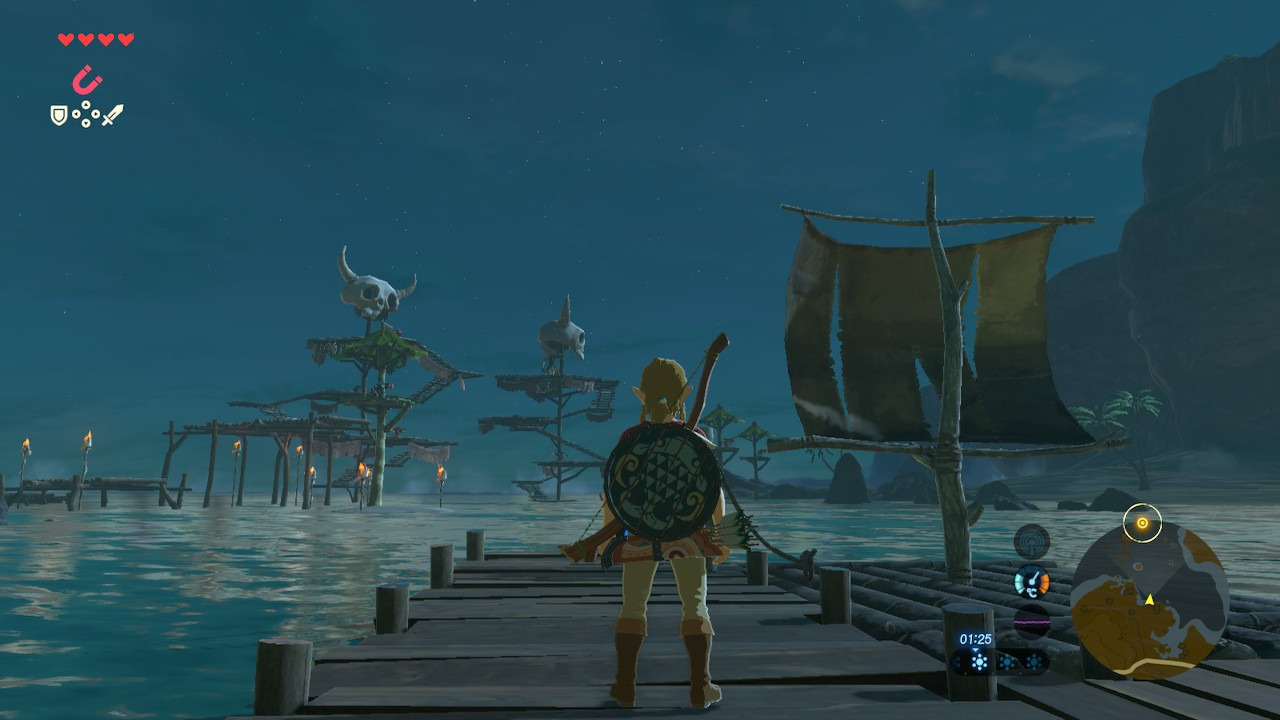Choose the sword weapon quick-select icon
This screenshot has width=1280, height=720.
click(x=113, y=115)
